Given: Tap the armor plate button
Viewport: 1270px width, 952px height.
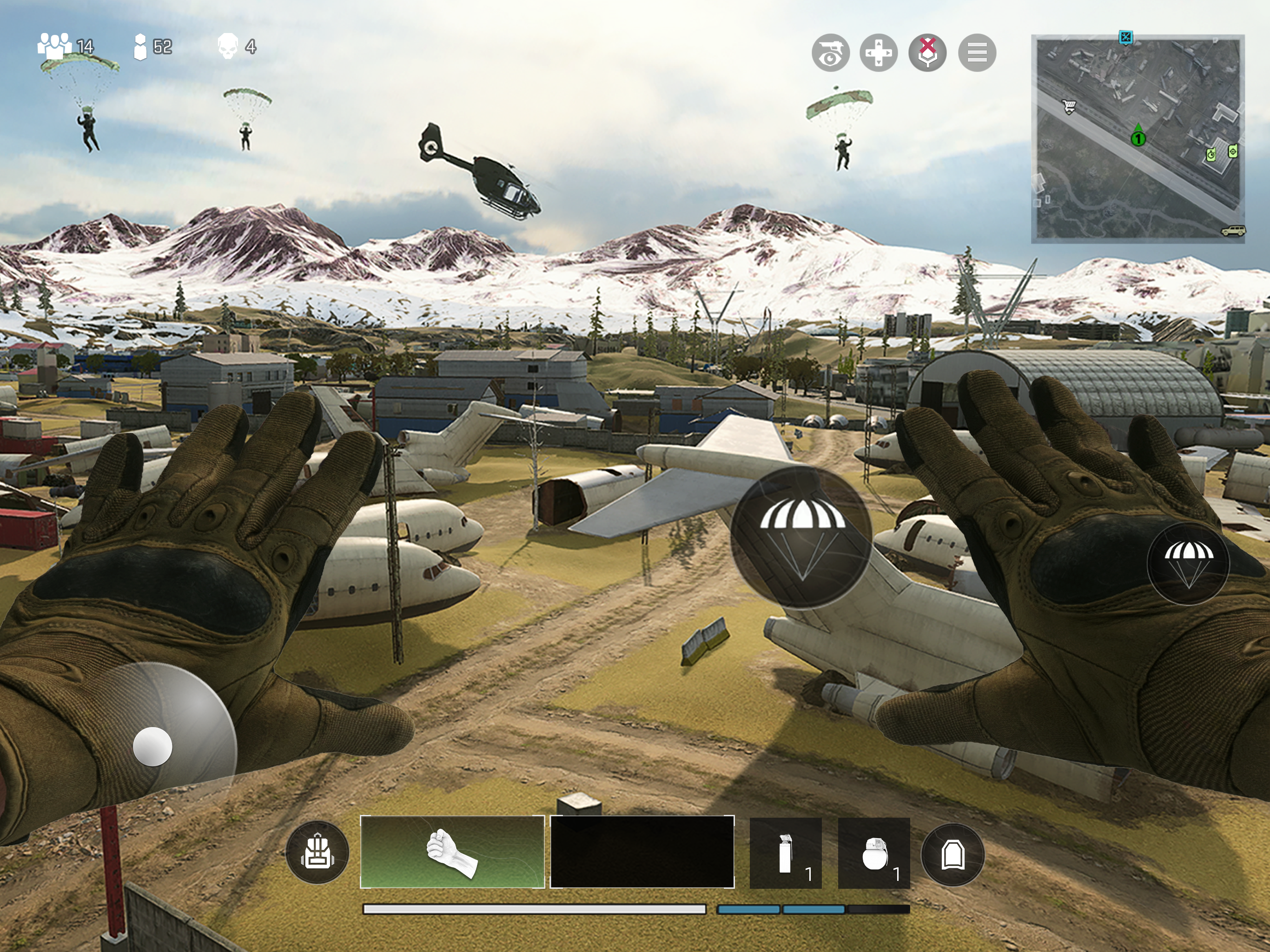Looking at the screenshot, I should coord(952,854).
